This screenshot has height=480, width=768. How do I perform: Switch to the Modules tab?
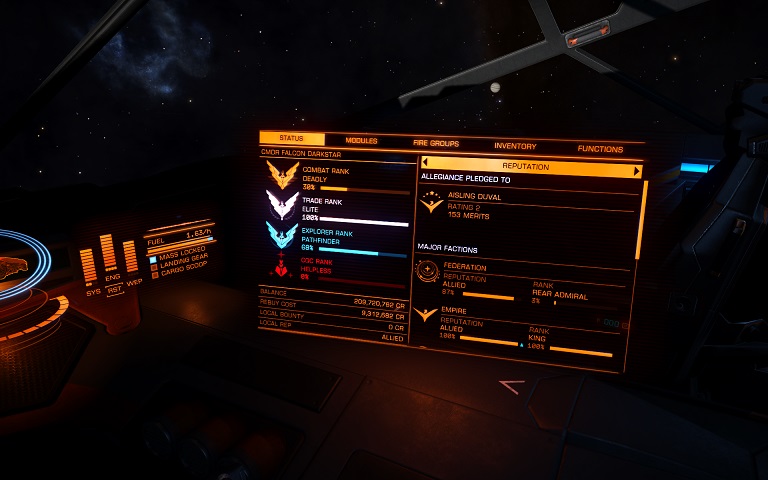pos(361,141)
